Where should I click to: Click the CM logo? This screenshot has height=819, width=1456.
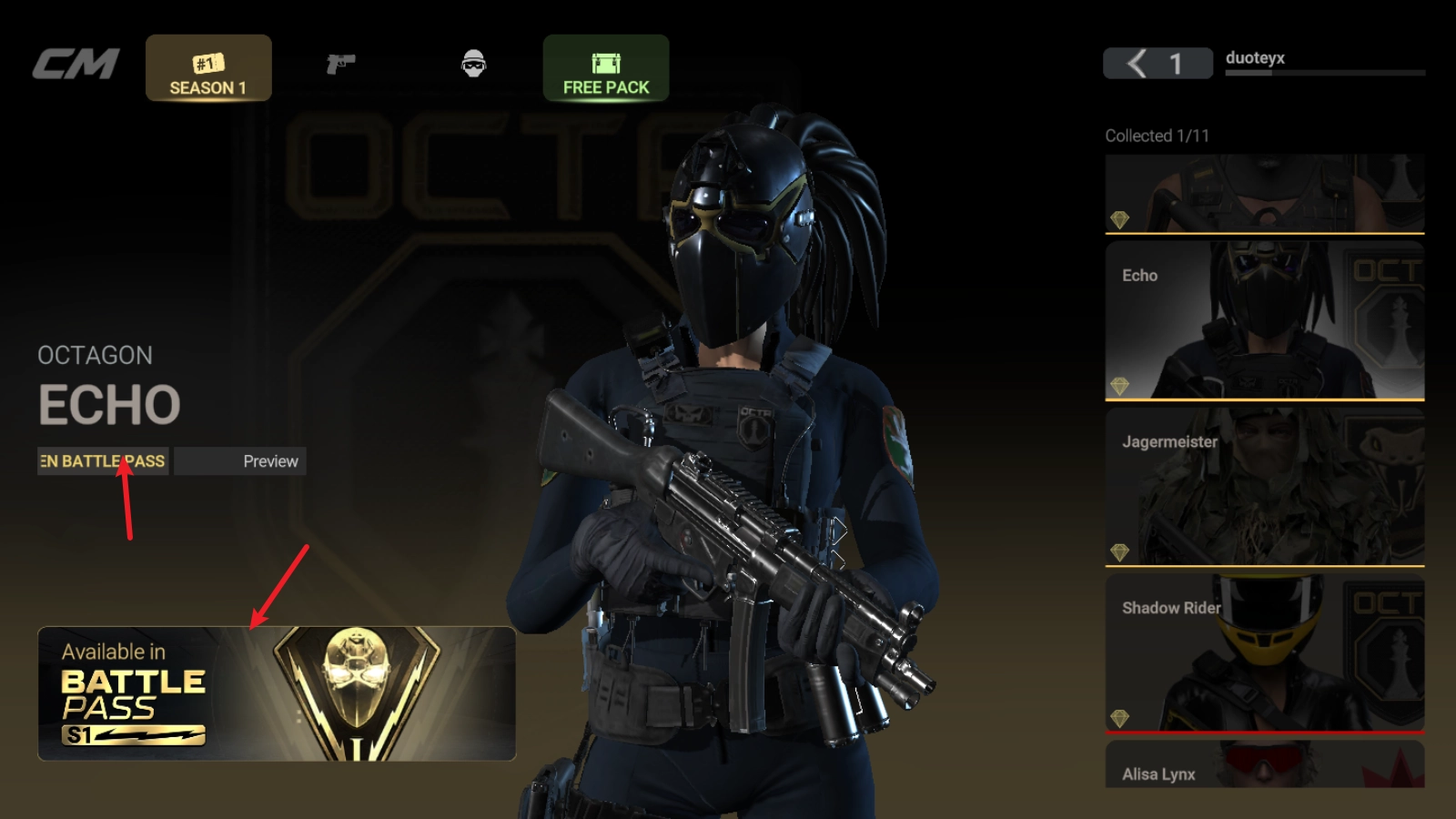click(76, 64)
